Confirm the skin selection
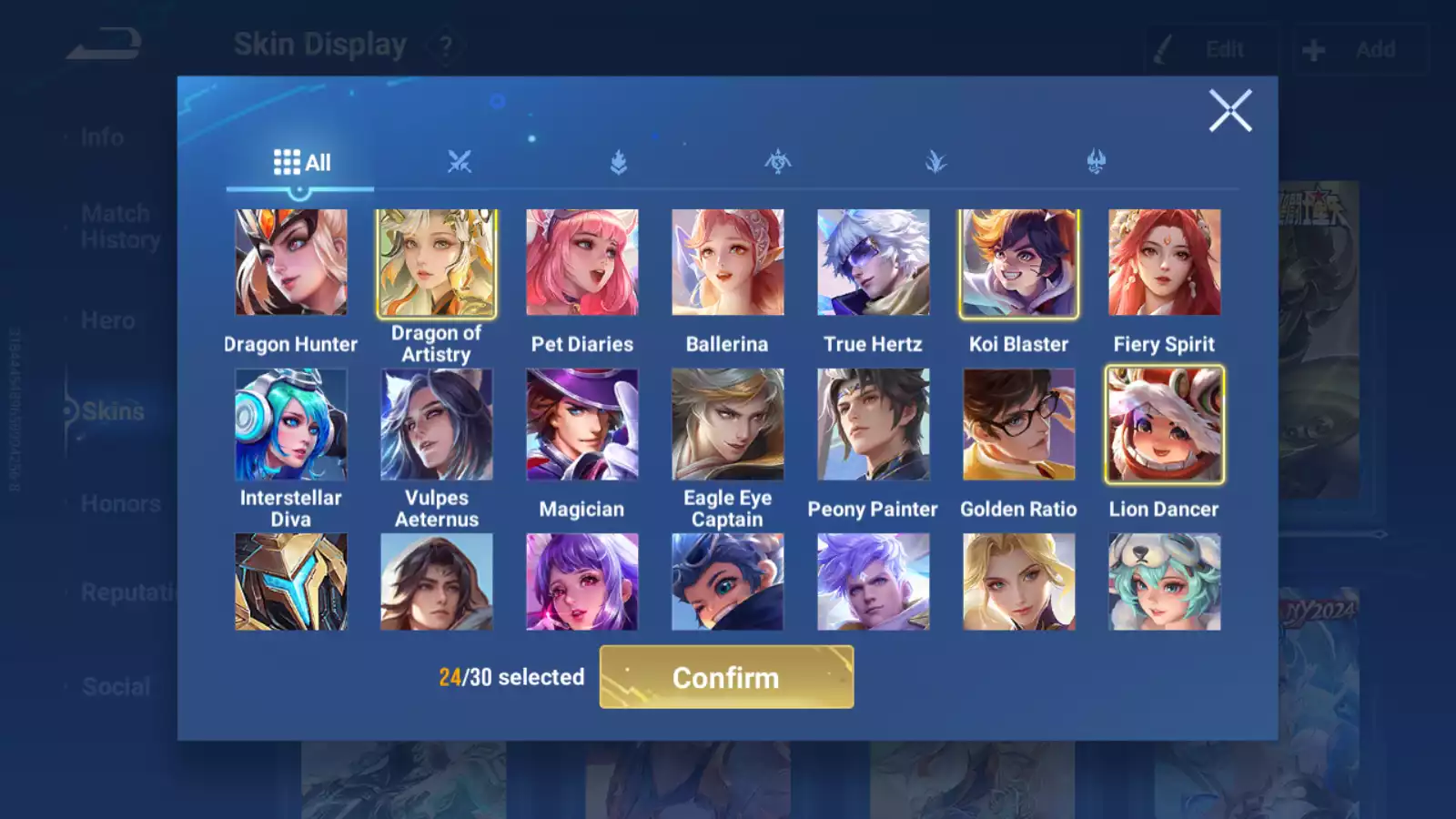Screen dimensions: 1456x819 click(726, 677)
